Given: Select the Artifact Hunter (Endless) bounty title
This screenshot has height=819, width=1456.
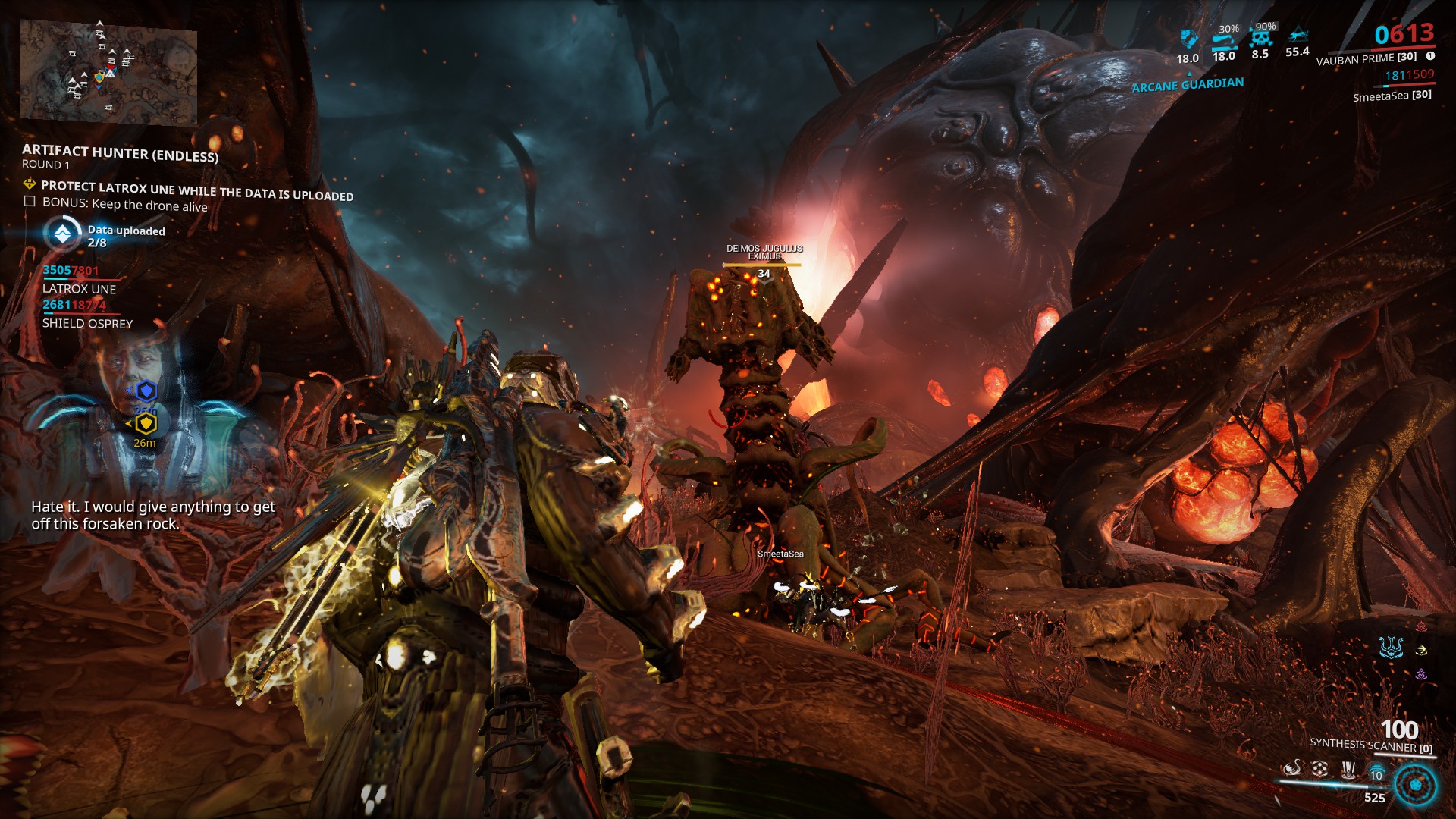Looking at the screenshot, I should 120,154.
